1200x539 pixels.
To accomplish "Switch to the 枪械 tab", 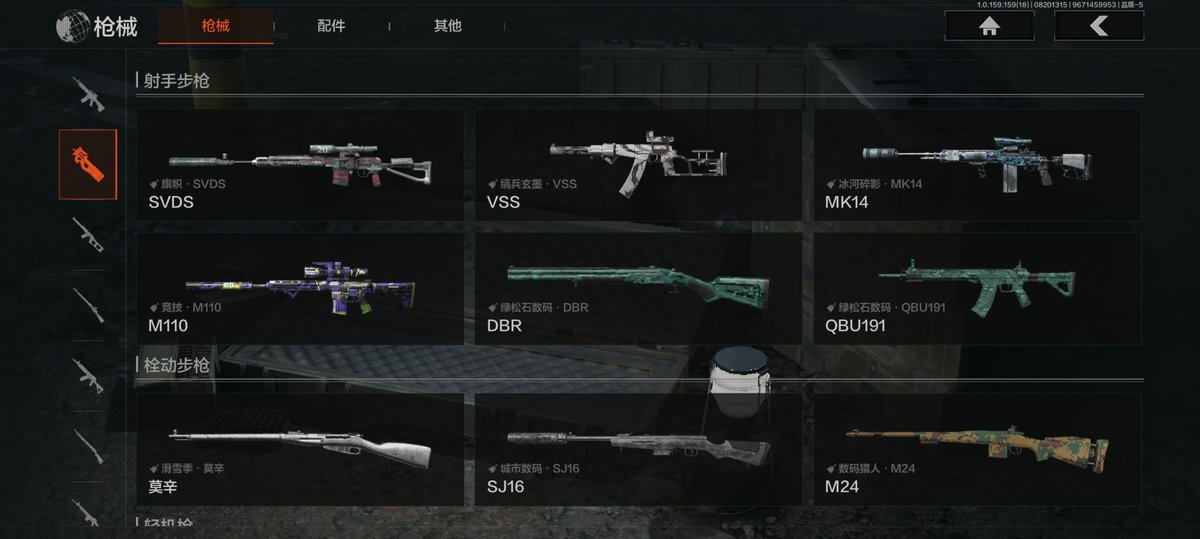I will tap(215, 26).
